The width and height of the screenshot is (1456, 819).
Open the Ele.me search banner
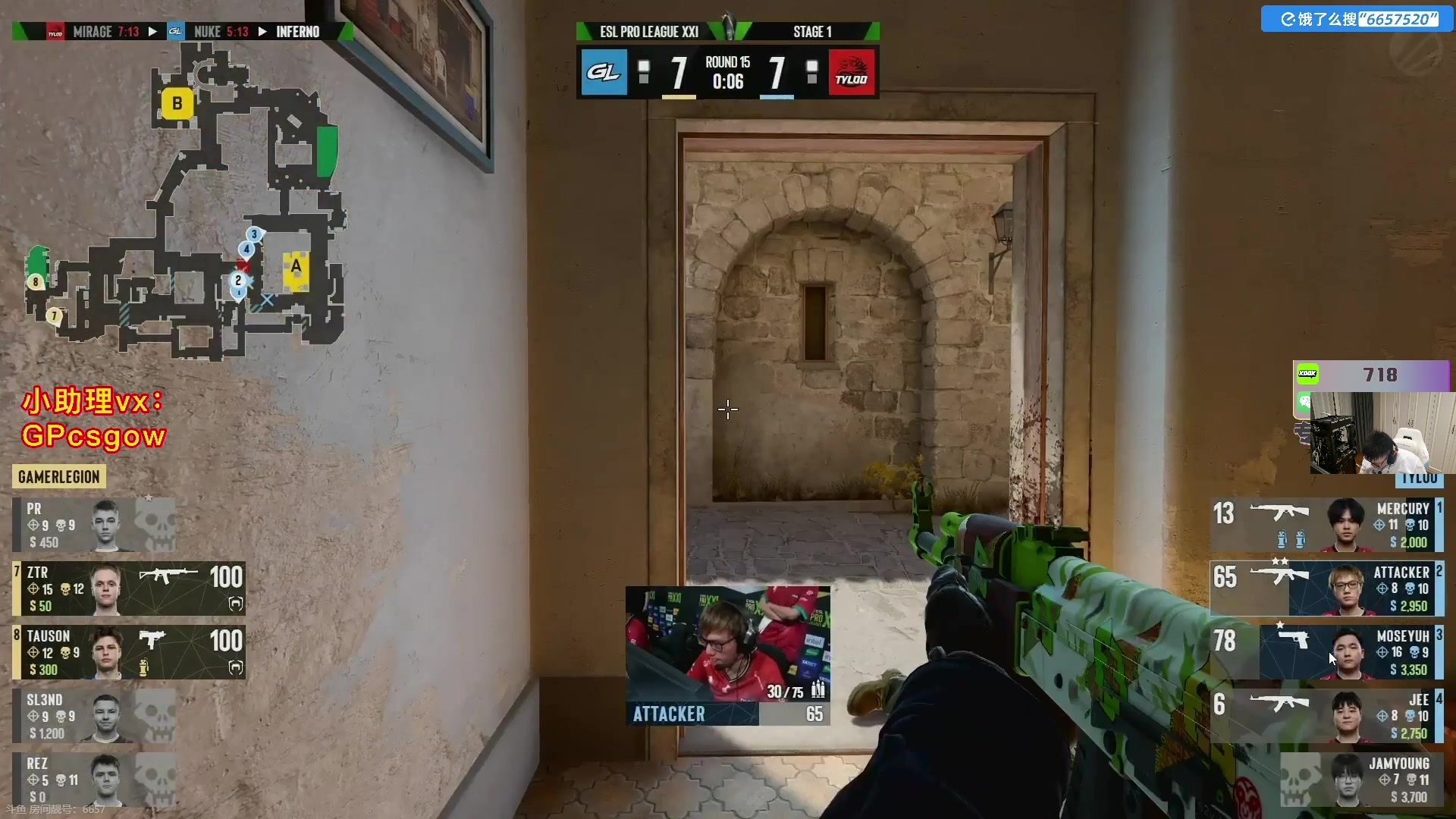click(x=1357, y=19)
